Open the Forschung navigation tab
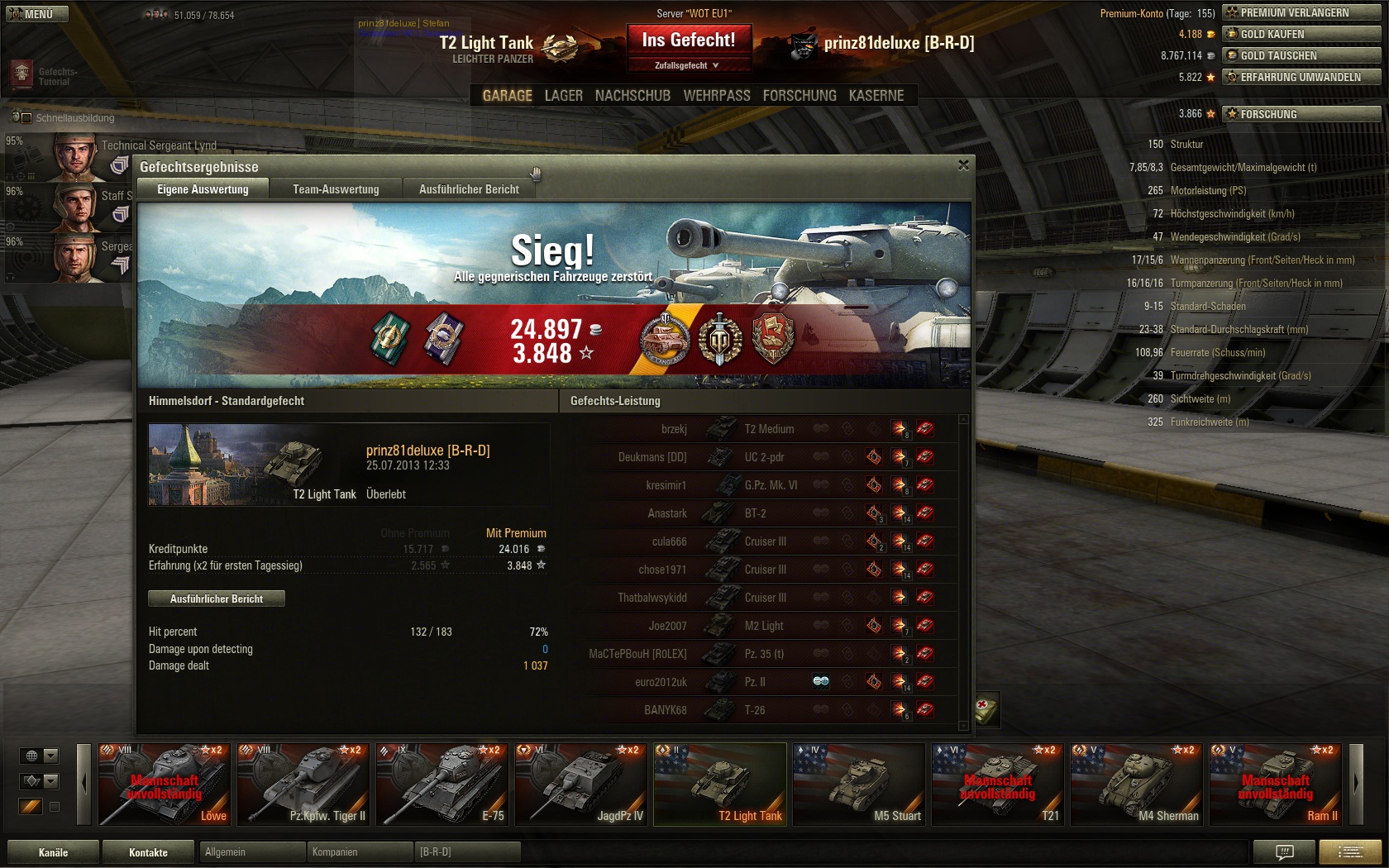The height and width of the screenshot is (868, 1389). tap(799, 96)
